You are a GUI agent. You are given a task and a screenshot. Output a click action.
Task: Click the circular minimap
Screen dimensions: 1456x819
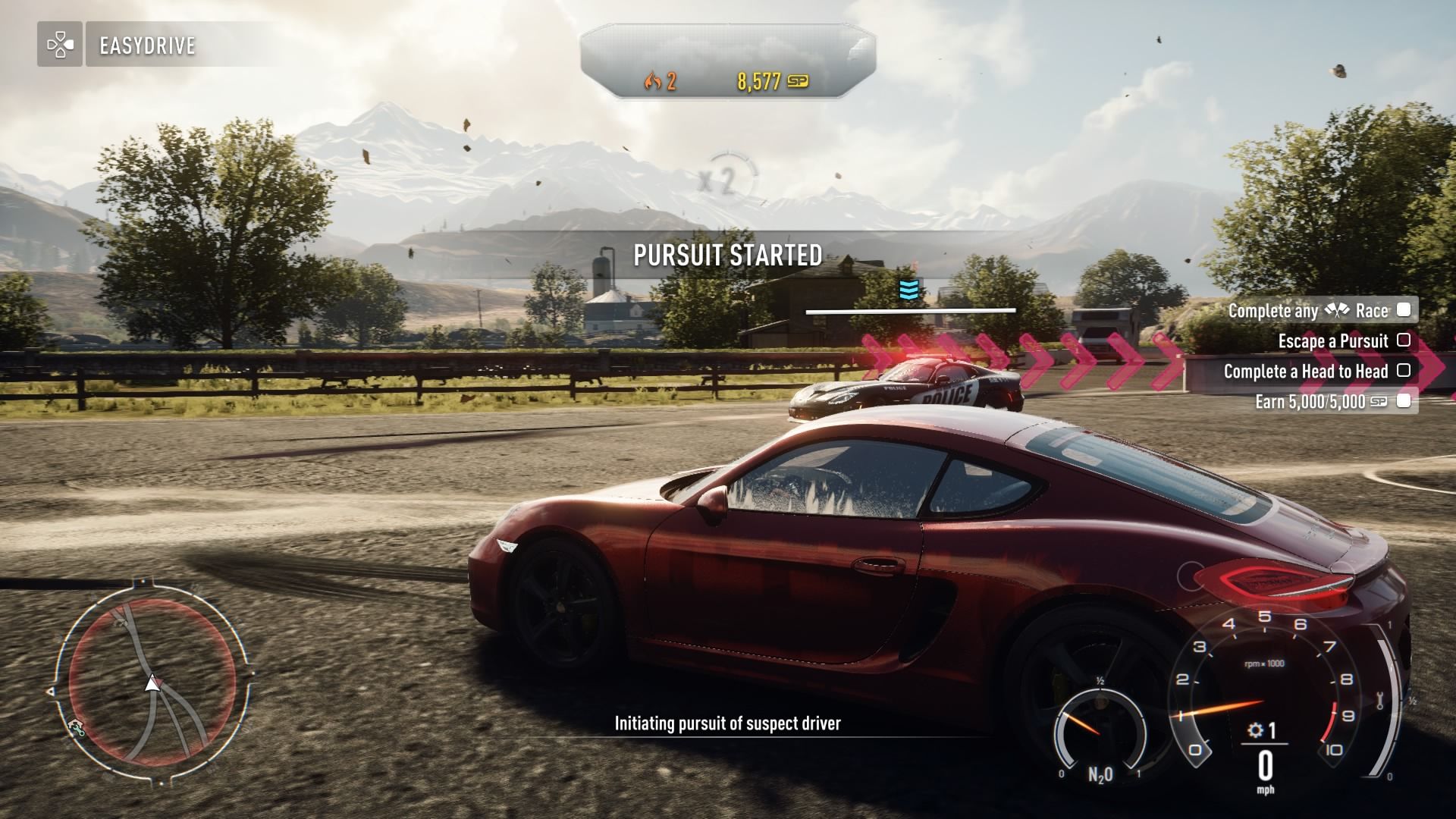click(152, 679)
